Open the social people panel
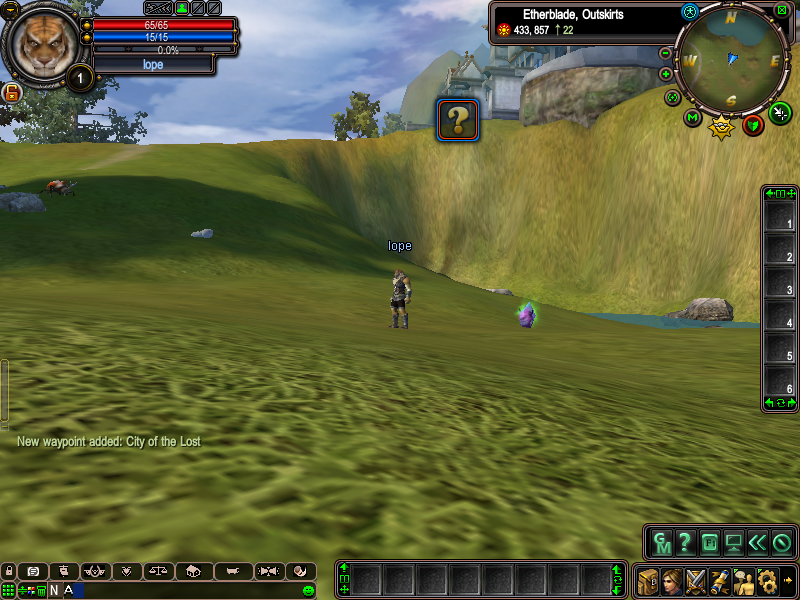The image size is (800, 600). [744, 580]
